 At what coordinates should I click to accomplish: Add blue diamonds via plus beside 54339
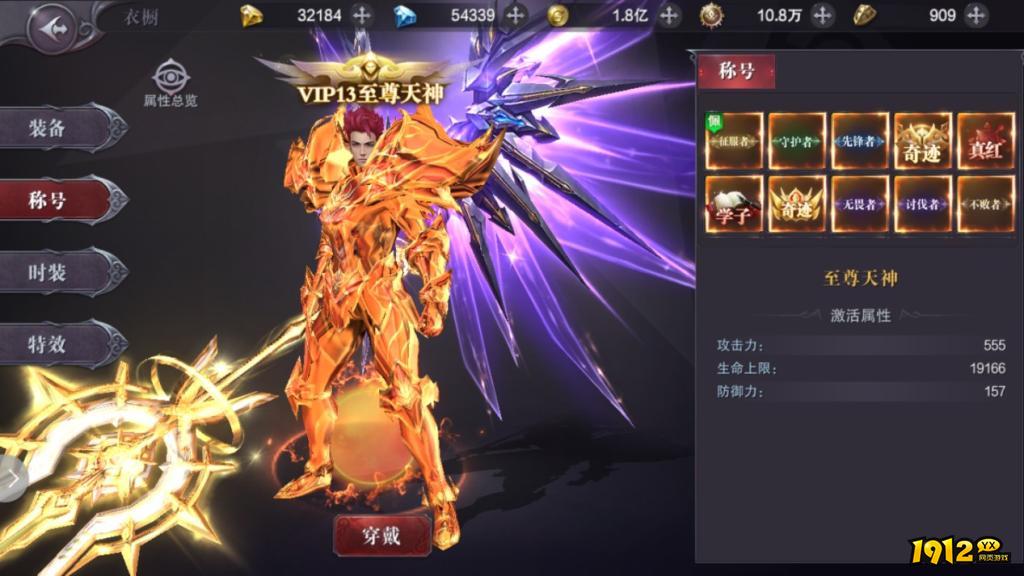click(x=515, y=15)
